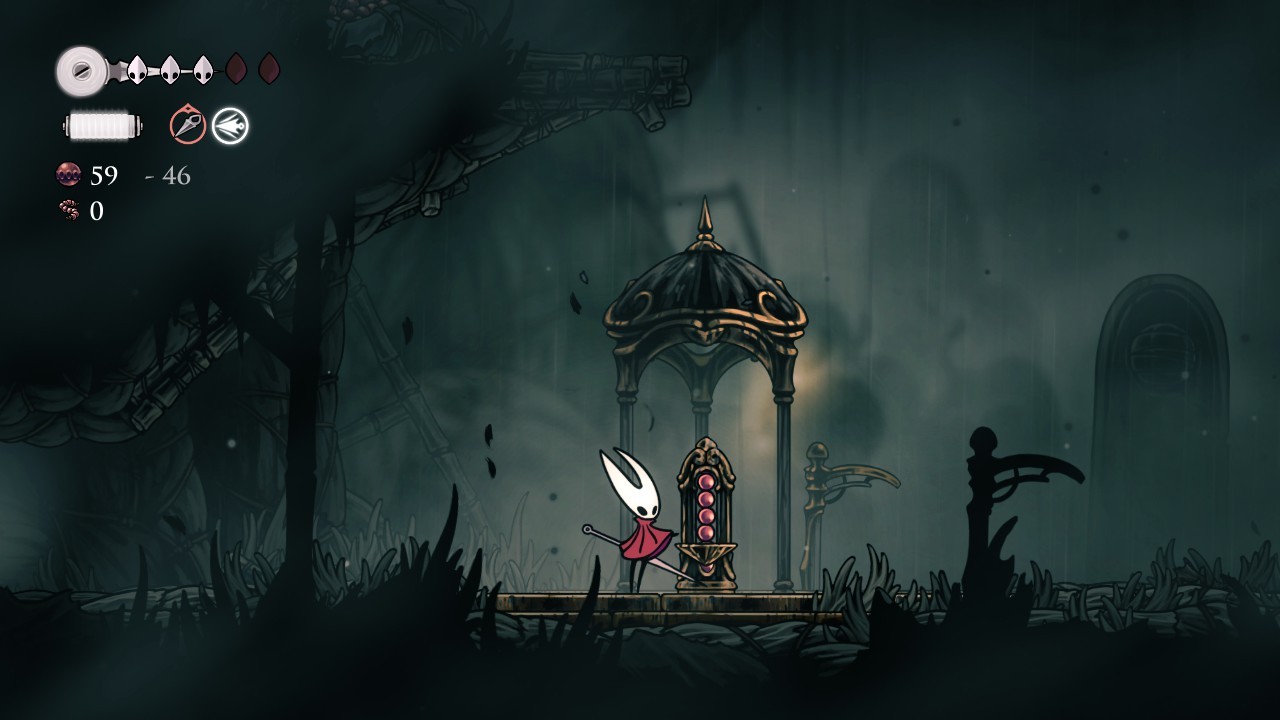This screenshot has width=1280, height=720.
Task: Click the shell shard icon
Action: pyautogui.click(x=69, y=210)
